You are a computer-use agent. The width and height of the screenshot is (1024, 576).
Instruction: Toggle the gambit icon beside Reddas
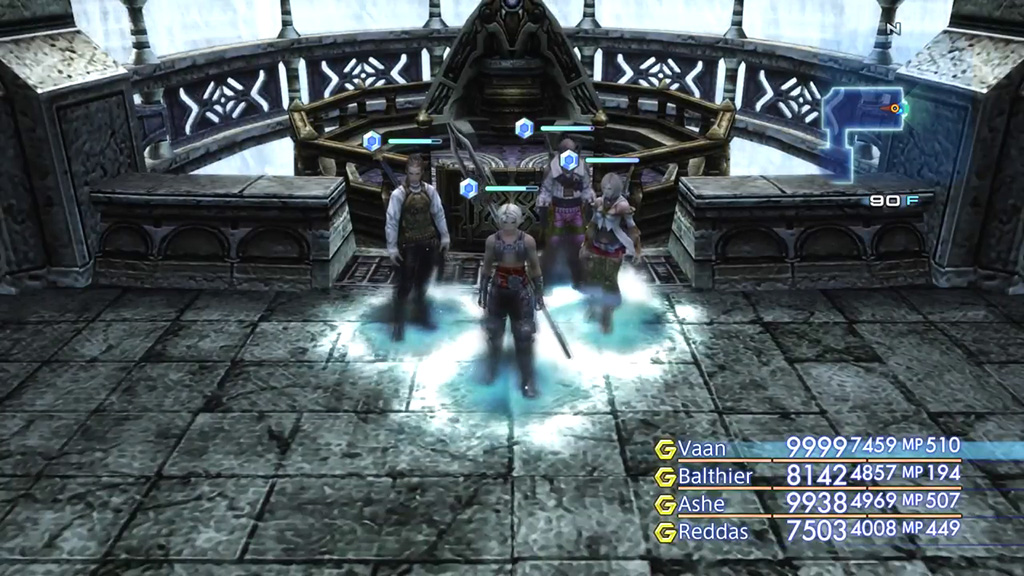[x=665, y=533]
